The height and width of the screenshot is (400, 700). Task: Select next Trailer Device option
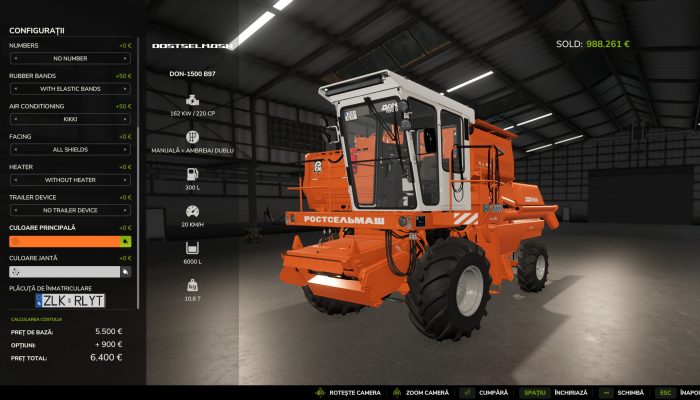click(126, 210)
